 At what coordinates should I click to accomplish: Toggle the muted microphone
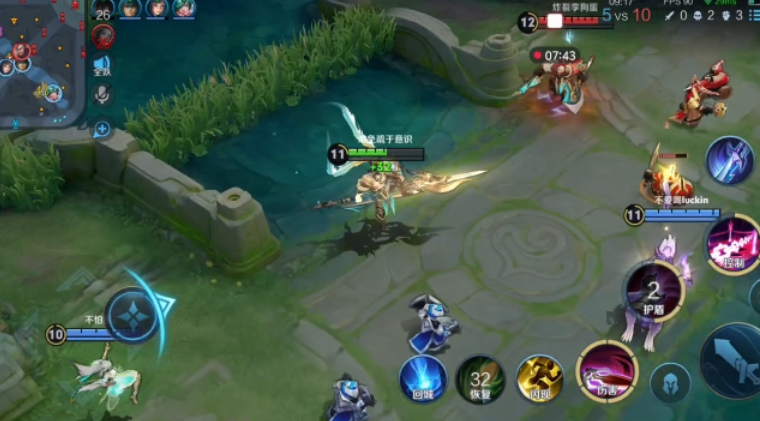click(102, 95)
